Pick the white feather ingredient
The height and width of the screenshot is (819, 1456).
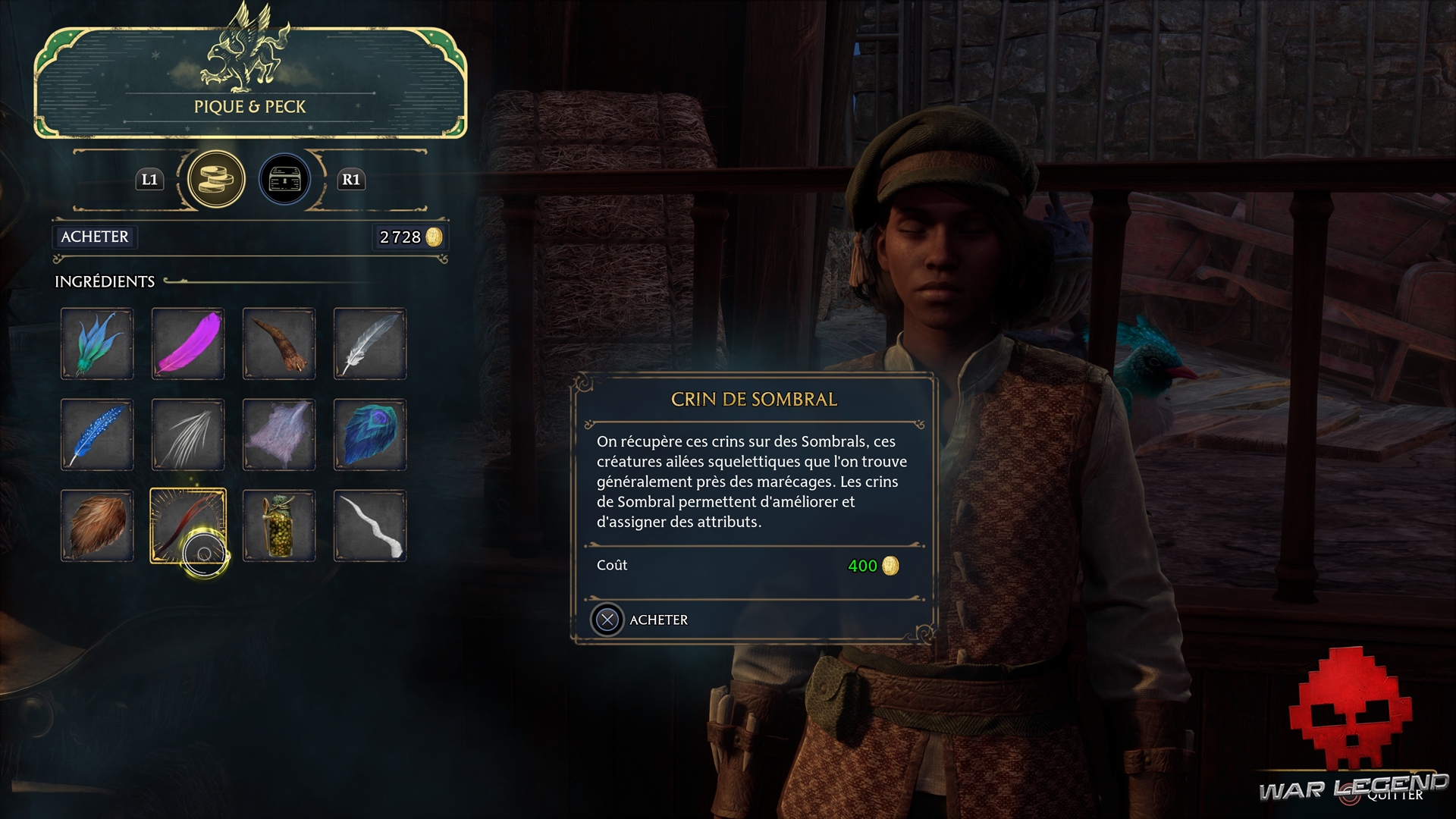click(x=370, y=344)
